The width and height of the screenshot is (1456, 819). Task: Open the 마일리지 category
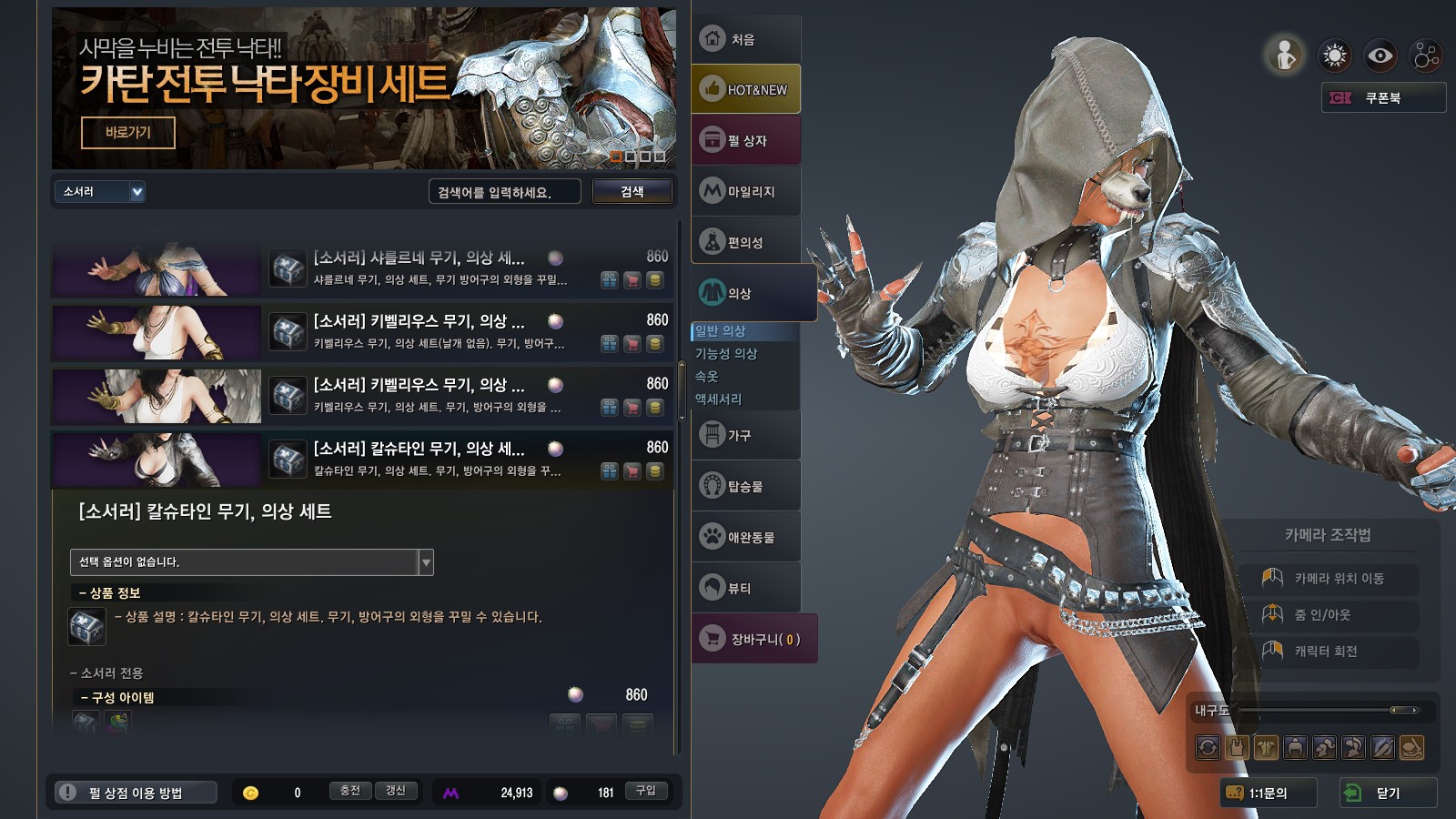[745, 191]
